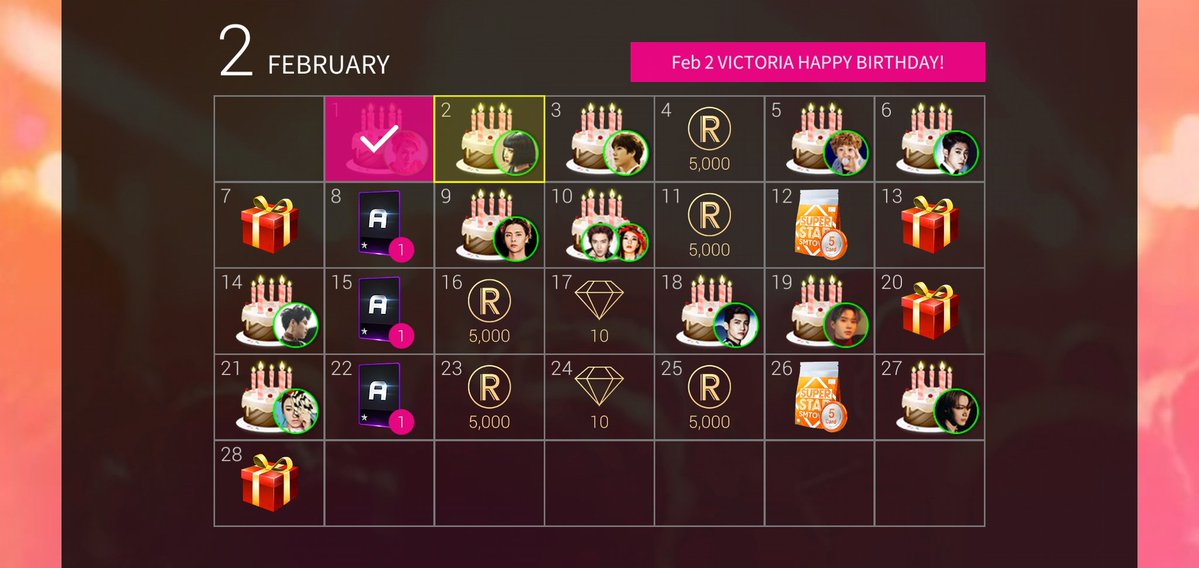Choose the February 22 A card pack
The width and height of the screenshot is (1199, 568).
coord(379,398)
